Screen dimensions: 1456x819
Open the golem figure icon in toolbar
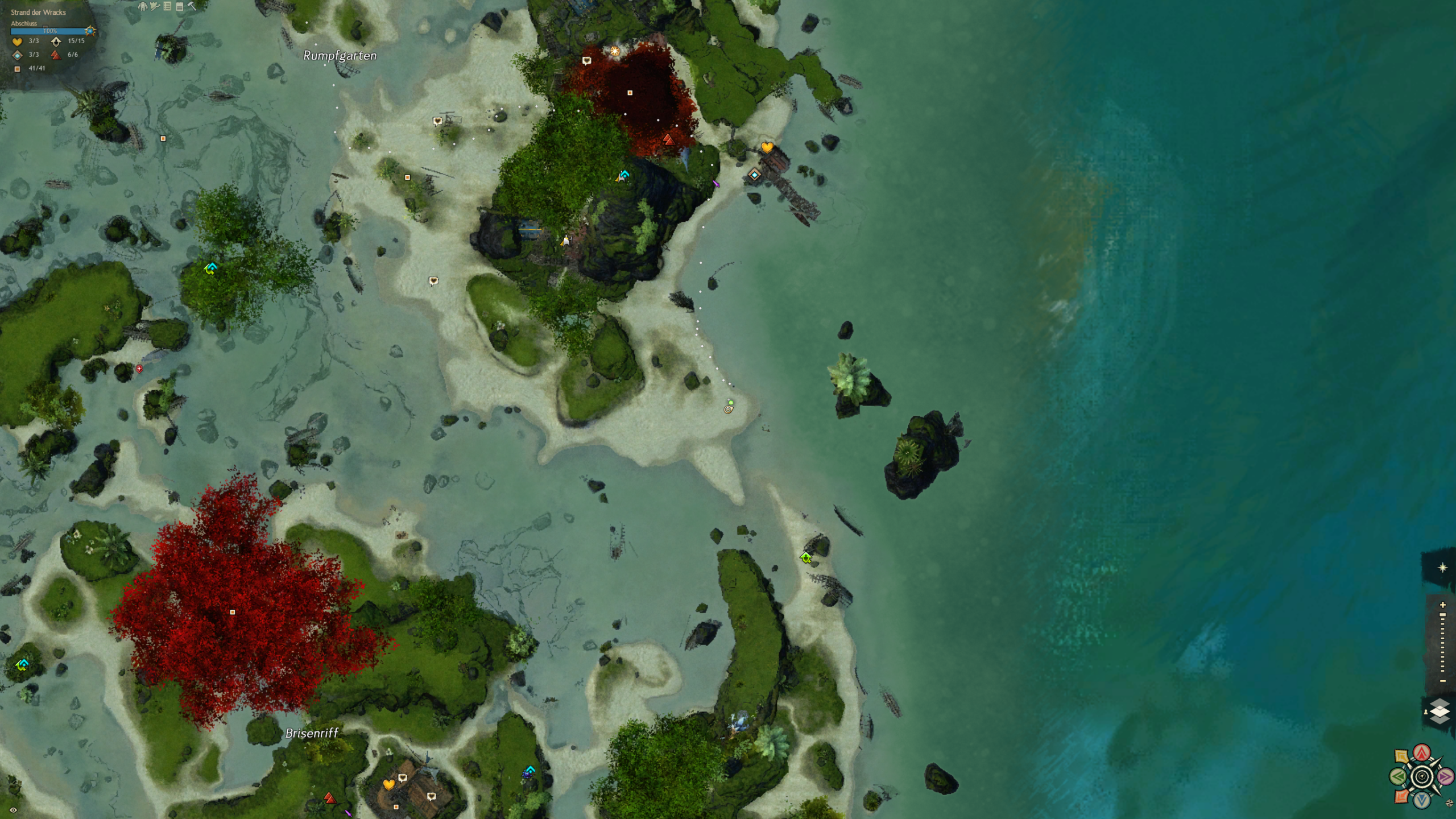pos(143,6)
